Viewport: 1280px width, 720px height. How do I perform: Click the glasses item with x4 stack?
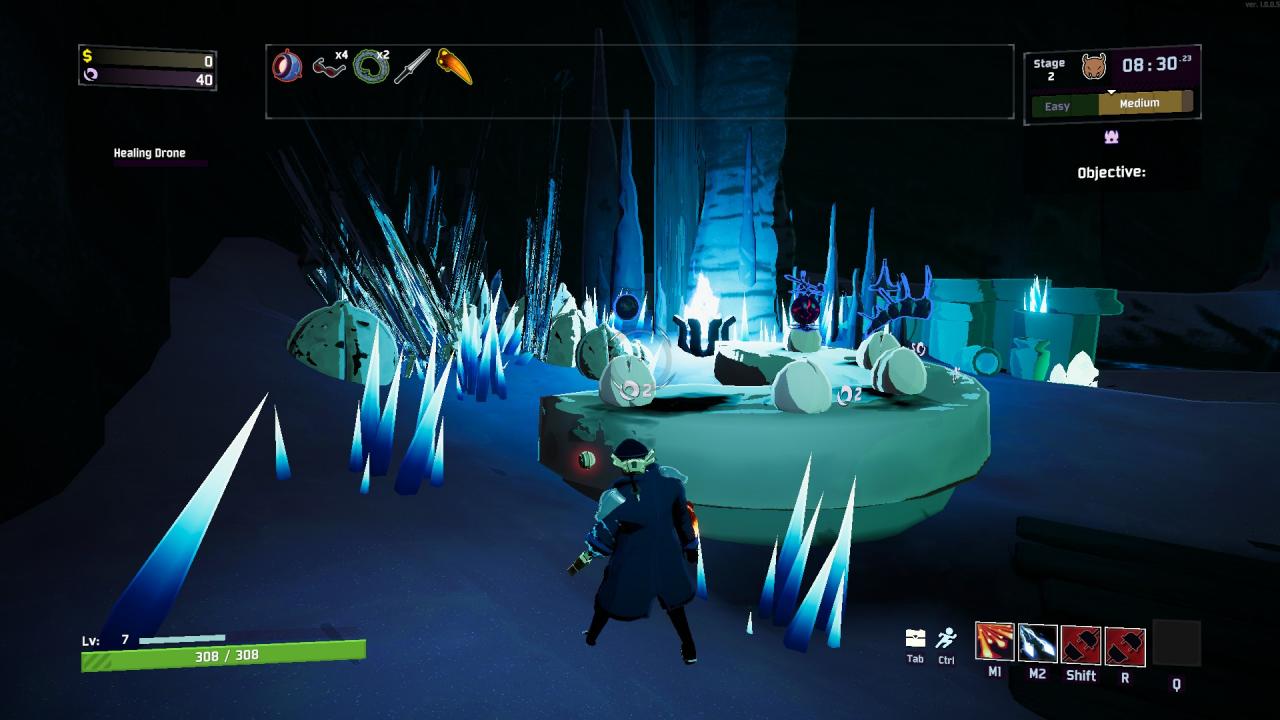328,67
